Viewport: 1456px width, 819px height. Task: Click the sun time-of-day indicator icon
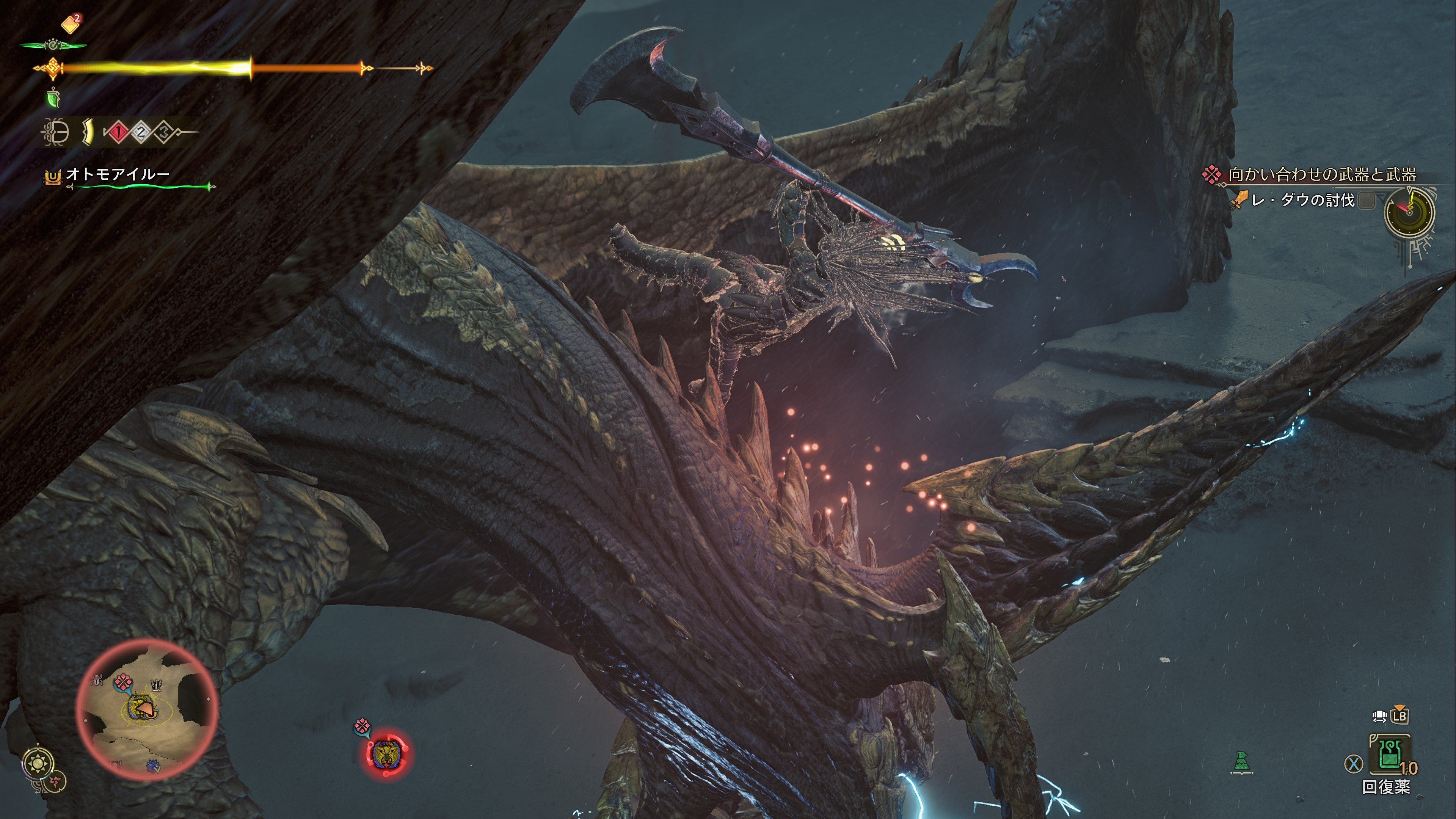[38, 764]
